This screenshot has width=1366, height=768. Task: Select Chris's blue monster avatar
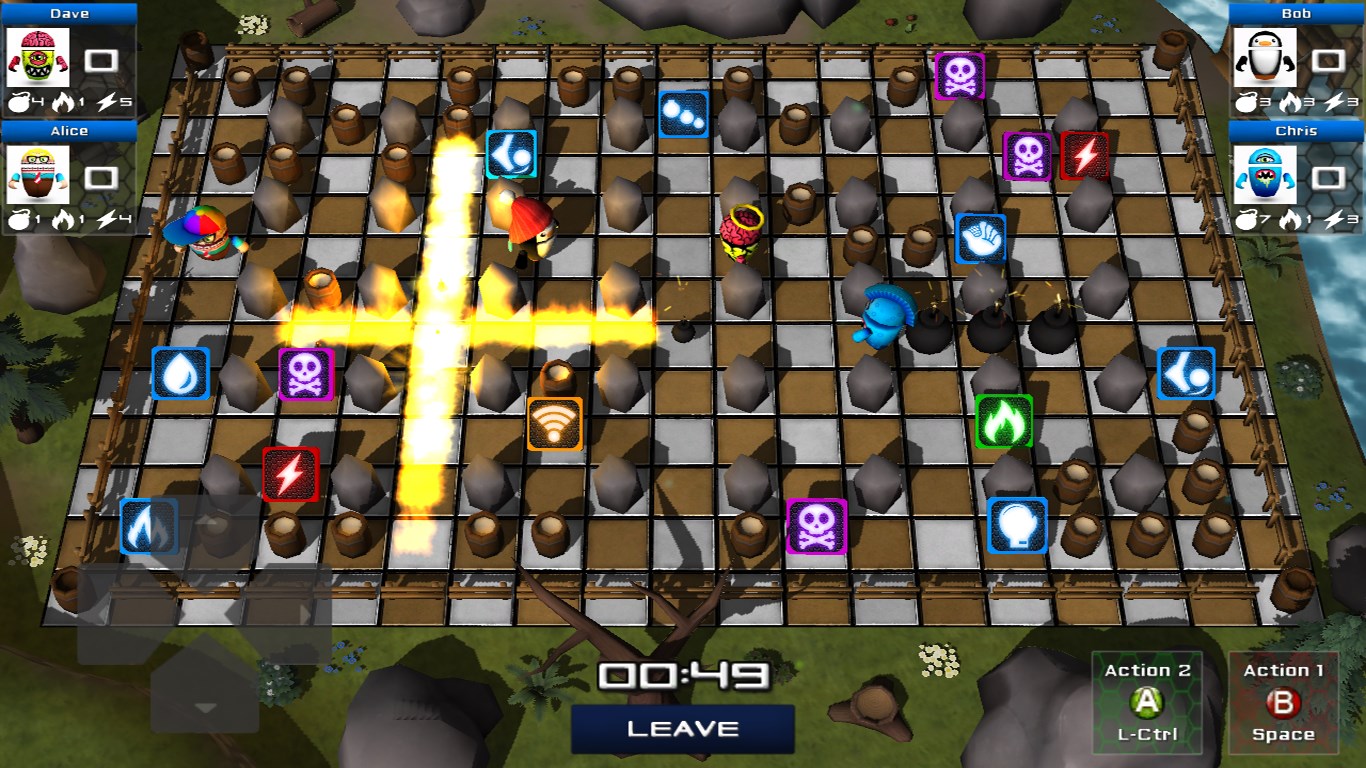tap(1264, 176)
